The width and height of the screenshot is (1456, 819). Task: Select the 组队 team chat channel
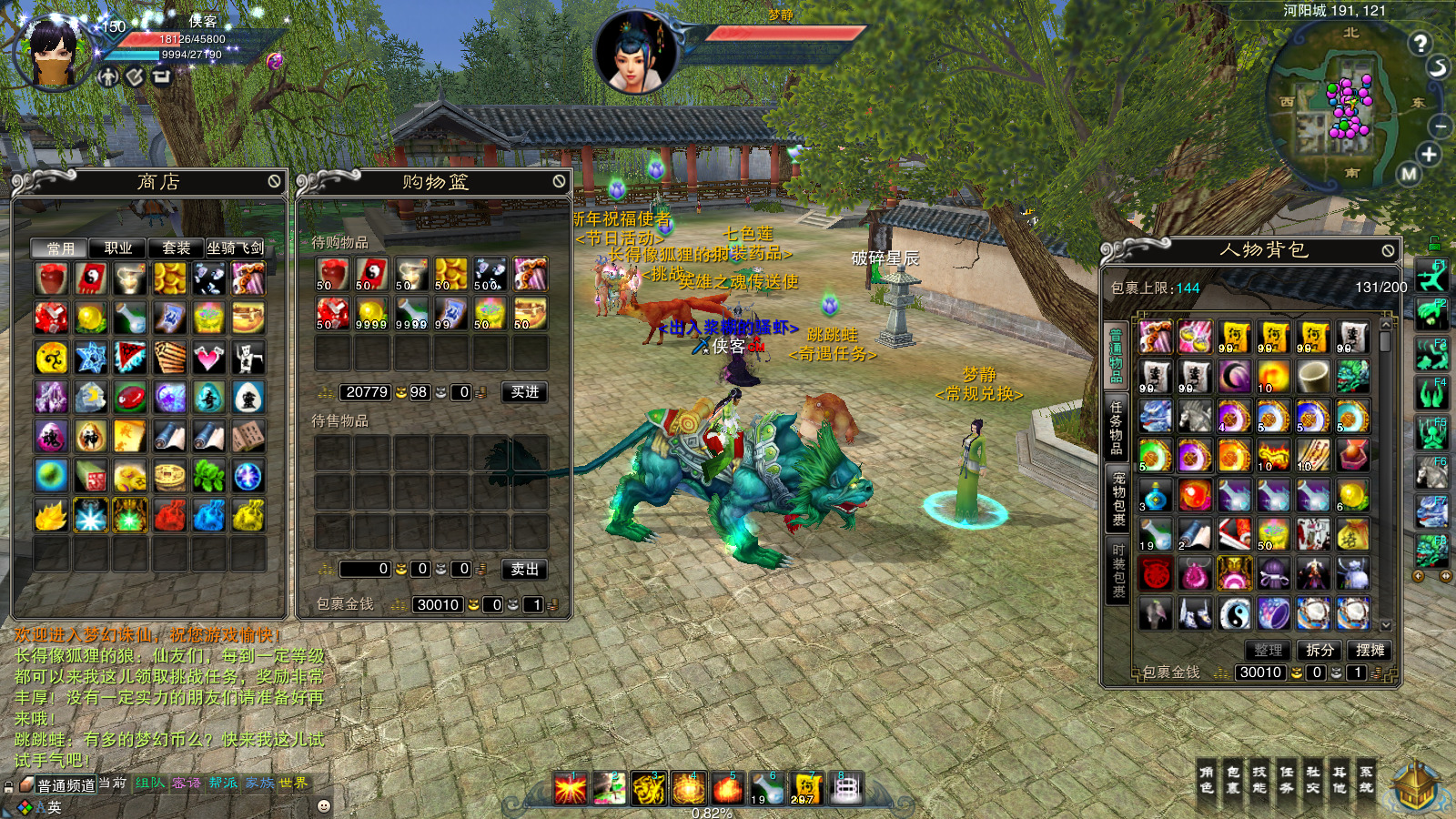[149, 783]
